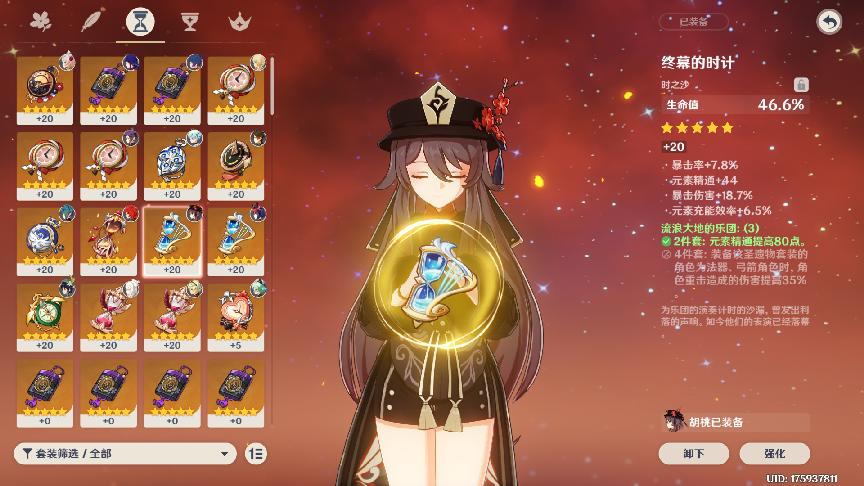The height and width of the screenshot is (486, 864).
Task: Enhance artifact with the 强化 button
Action: coord(775,453)
